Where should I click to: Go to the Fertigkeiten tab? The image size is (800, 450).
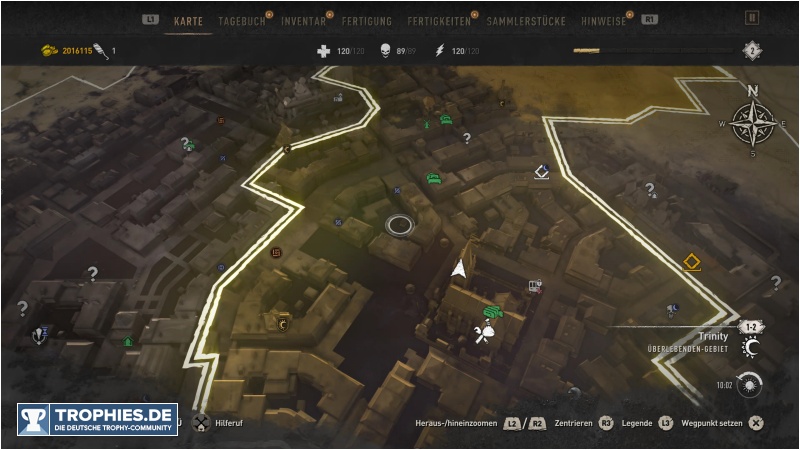point(441,20)
